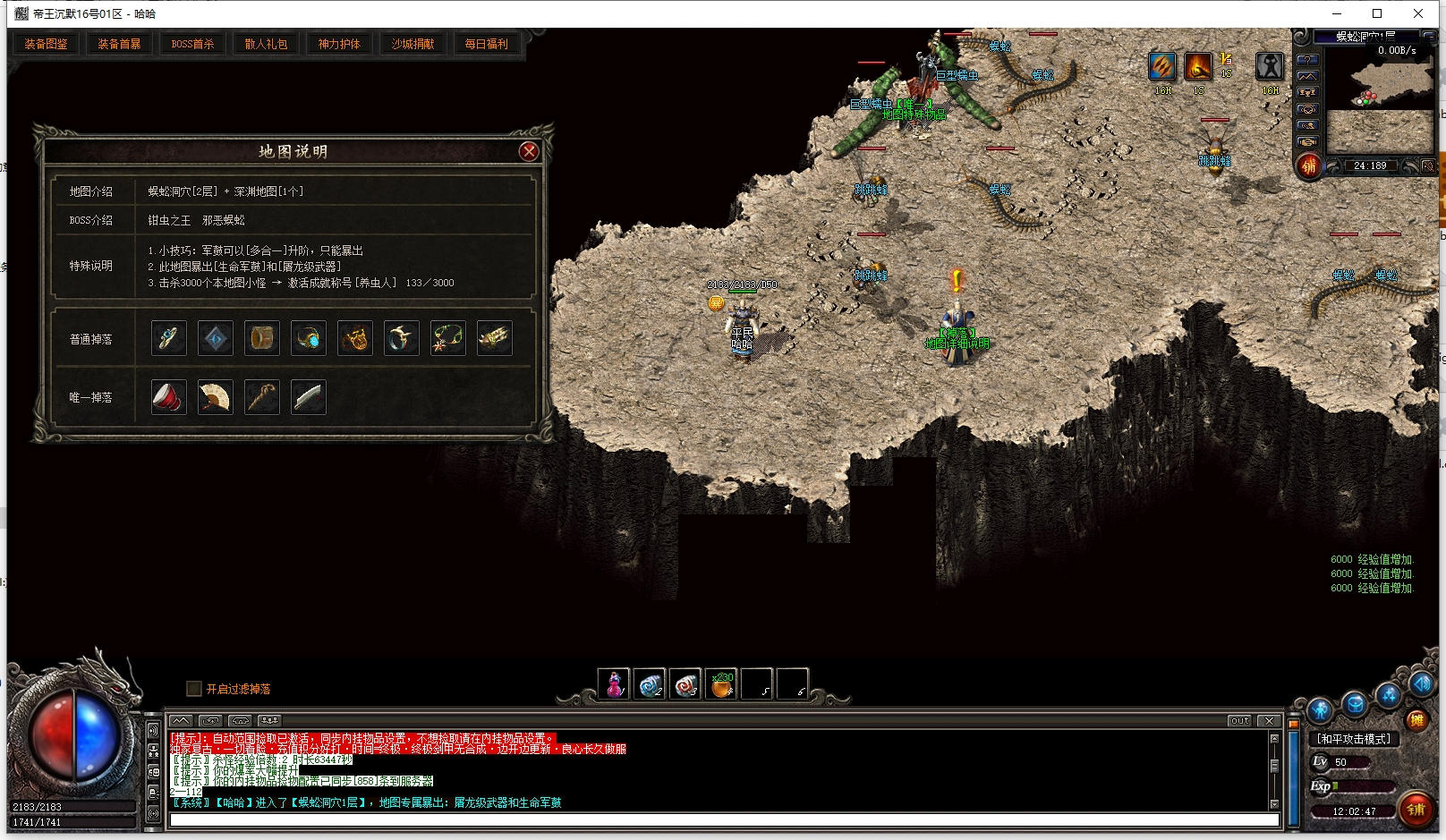Click the question mark help button by minimap
Viewport: 1446px width, 840px height.
(1307, 61)
